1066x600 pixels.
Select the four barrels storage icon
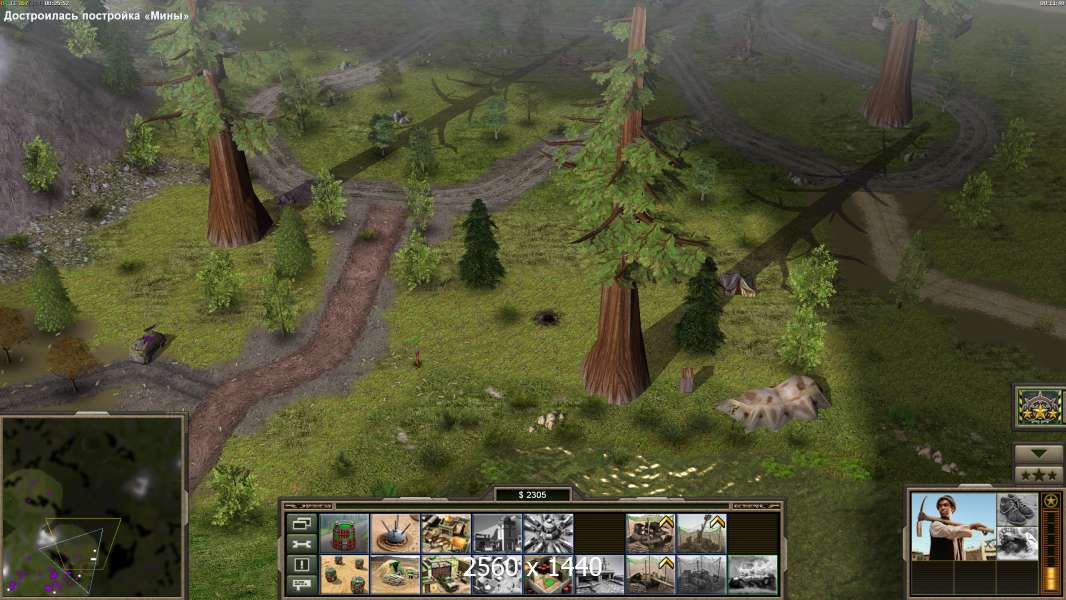point(344,574)
